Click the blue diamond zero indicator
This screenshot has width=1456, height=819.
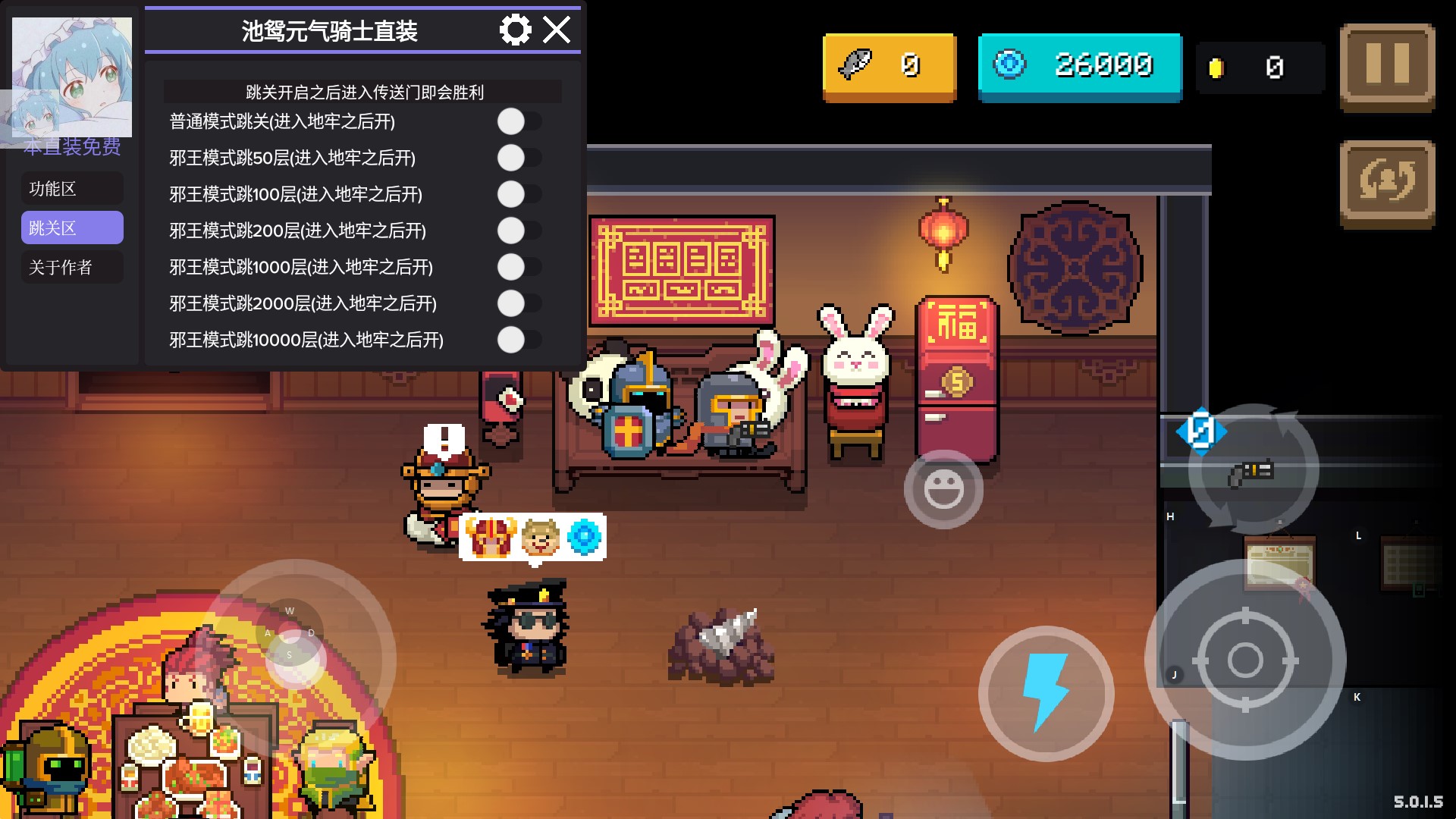click(x=1203, y=429)
